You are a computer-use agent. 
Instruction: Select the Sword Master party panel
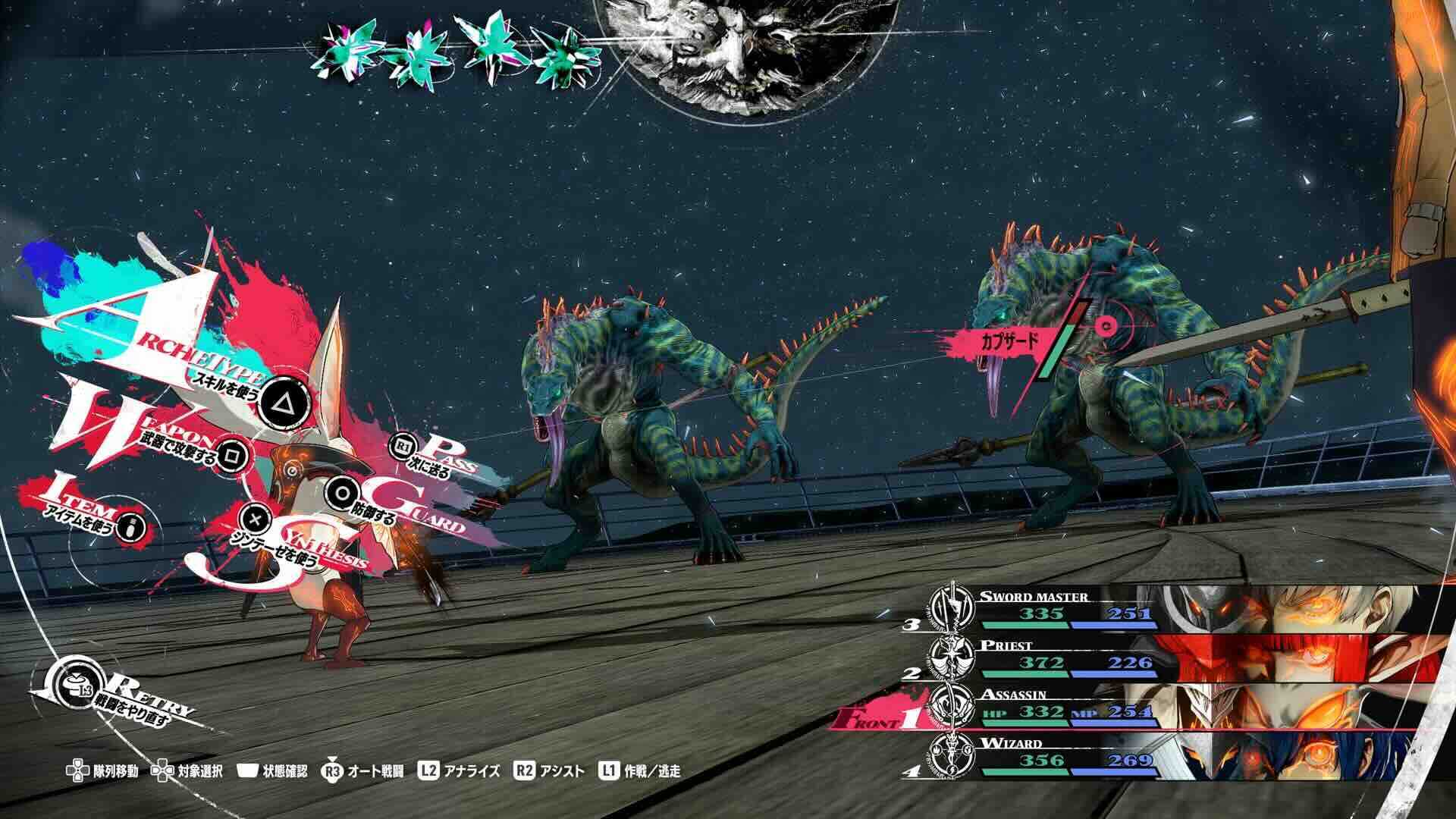tap(1183, 609)
